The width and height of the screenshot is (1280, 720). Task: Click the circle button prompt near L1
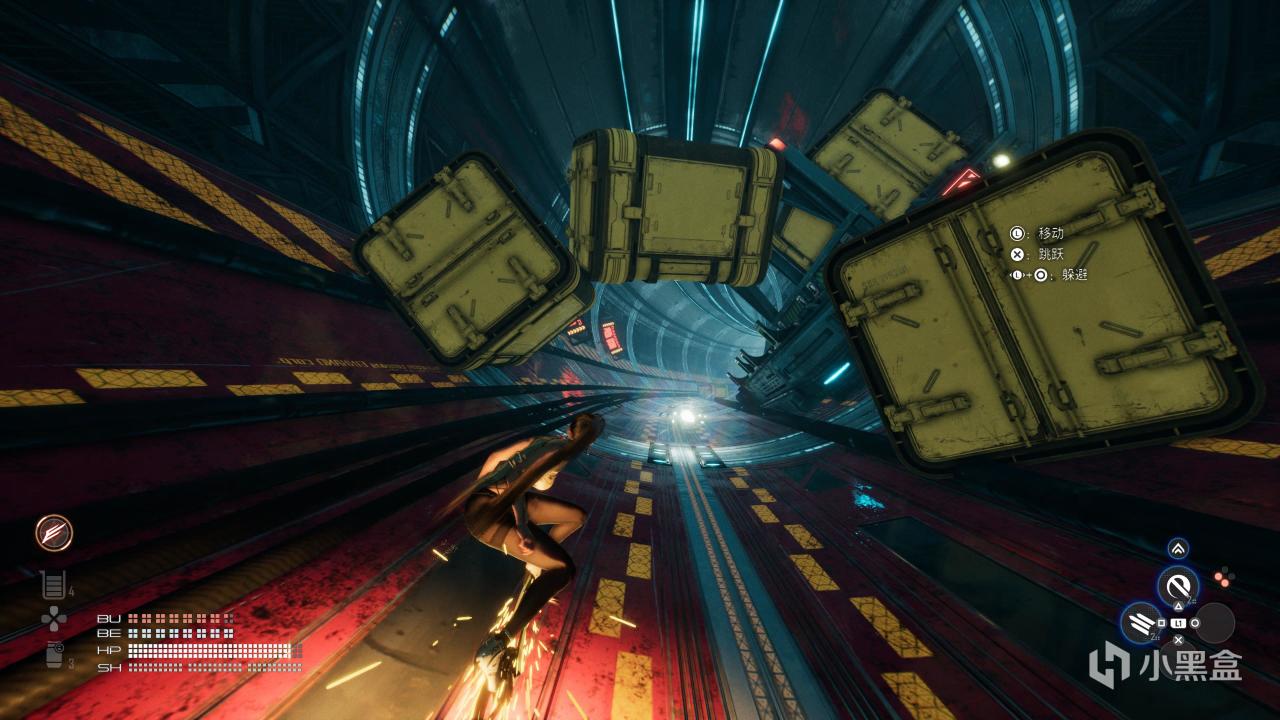(x=1194, y=623)
